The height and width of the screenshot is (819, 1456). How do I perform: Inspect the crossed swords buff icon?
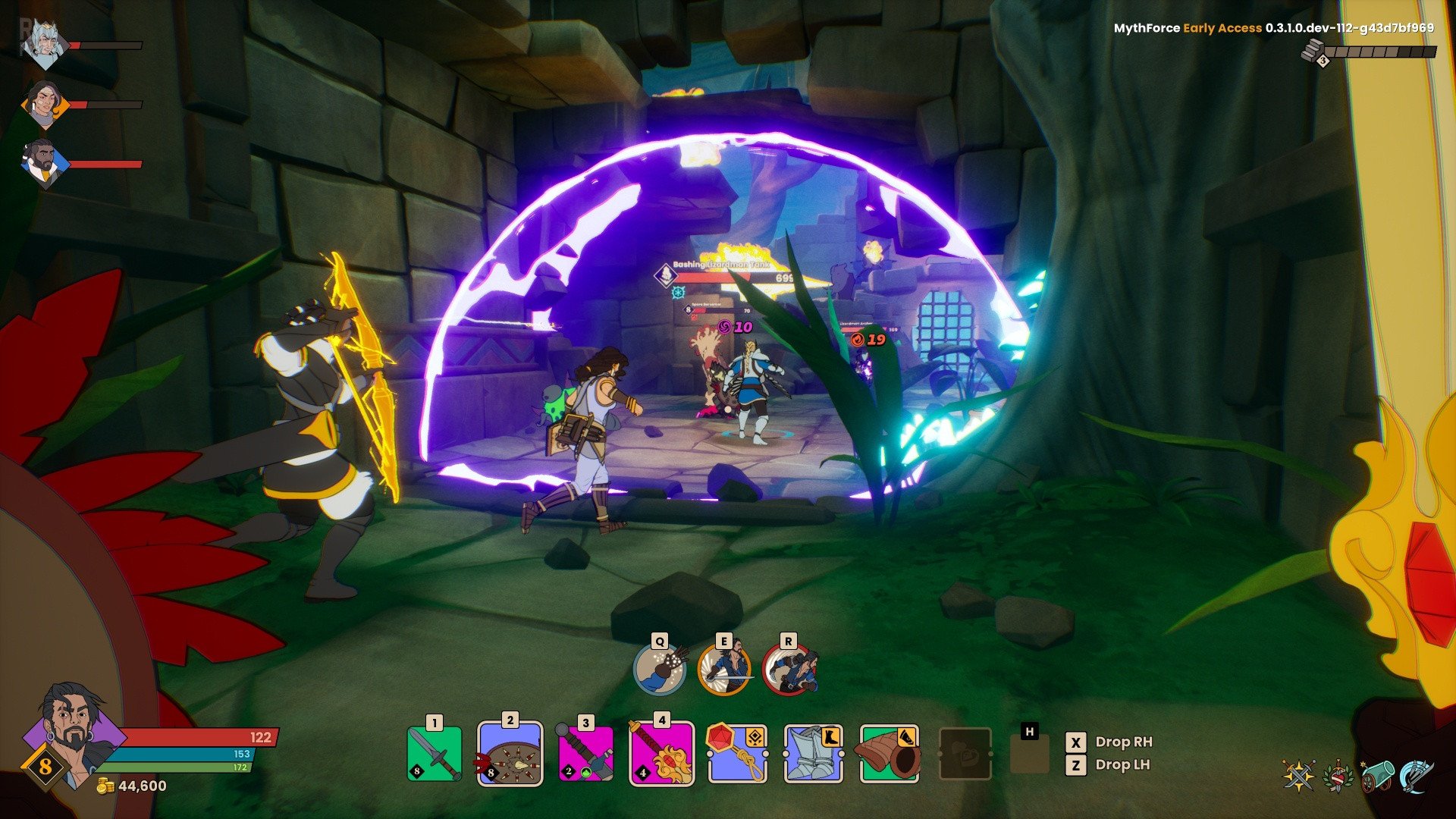(x=1298, y=775)
